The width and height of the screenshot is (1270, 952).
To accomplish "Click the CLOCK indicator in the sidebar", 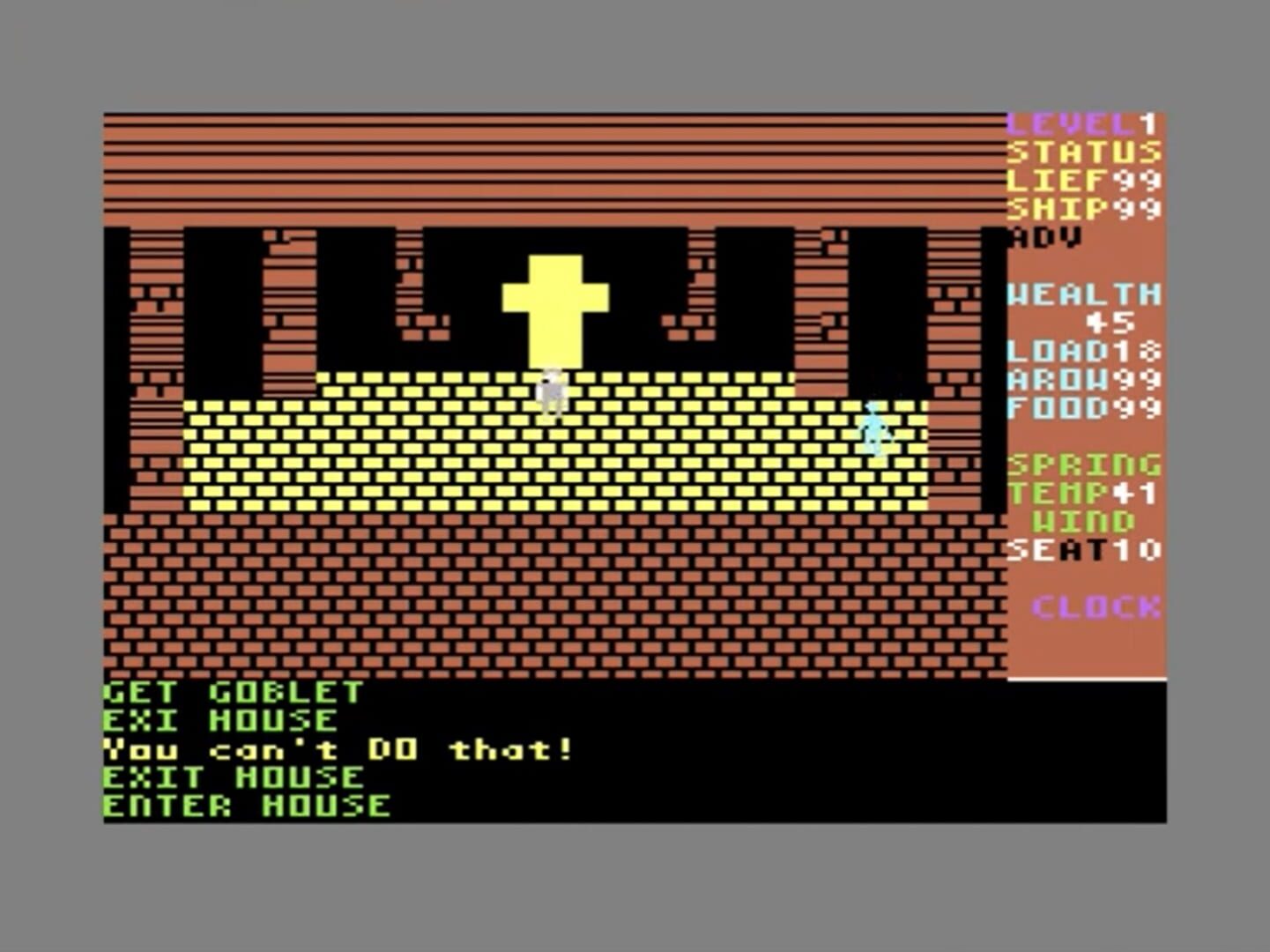I will click(1095, 606).
